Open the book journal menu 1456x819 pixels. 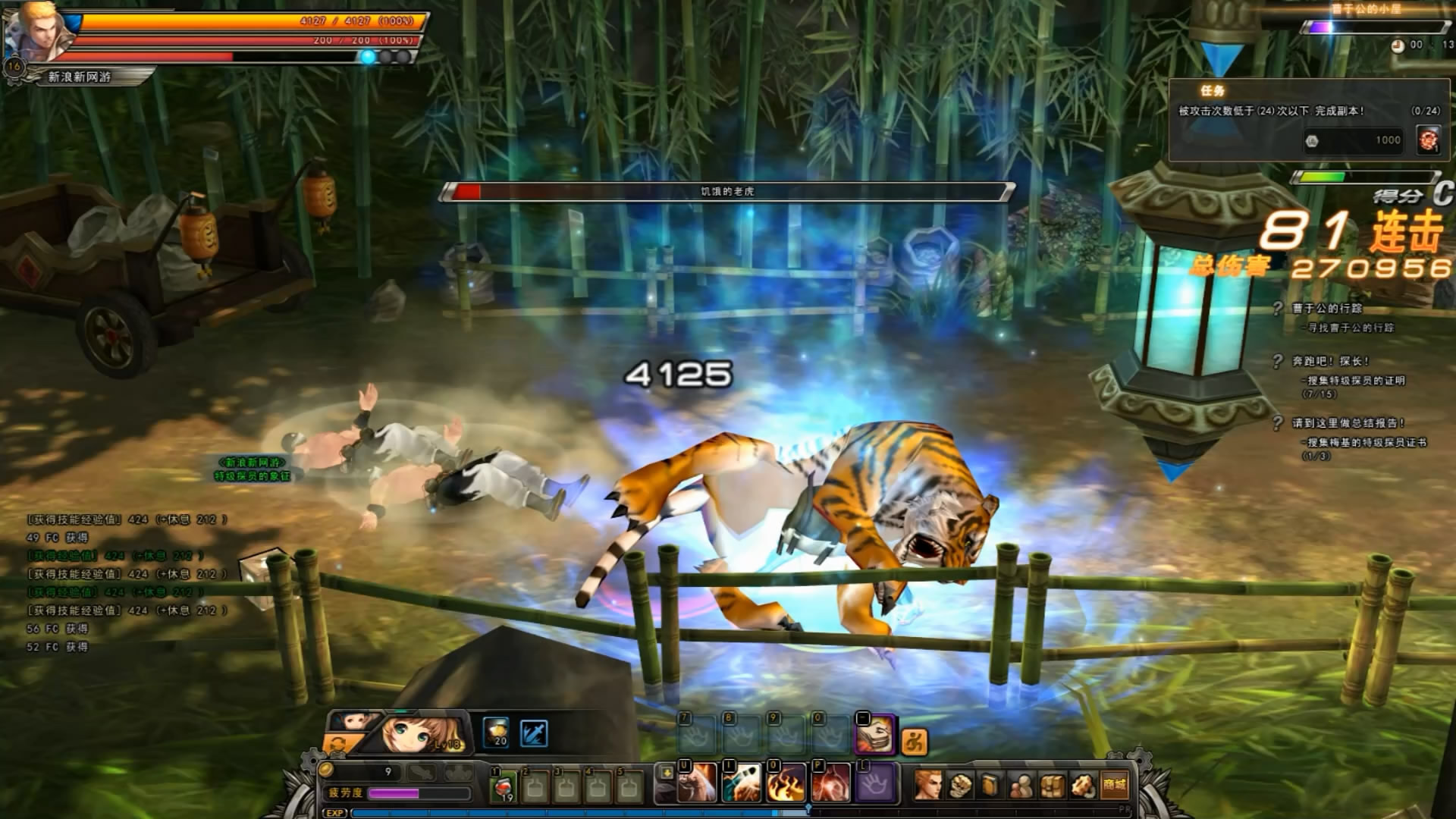pos(991,785)
